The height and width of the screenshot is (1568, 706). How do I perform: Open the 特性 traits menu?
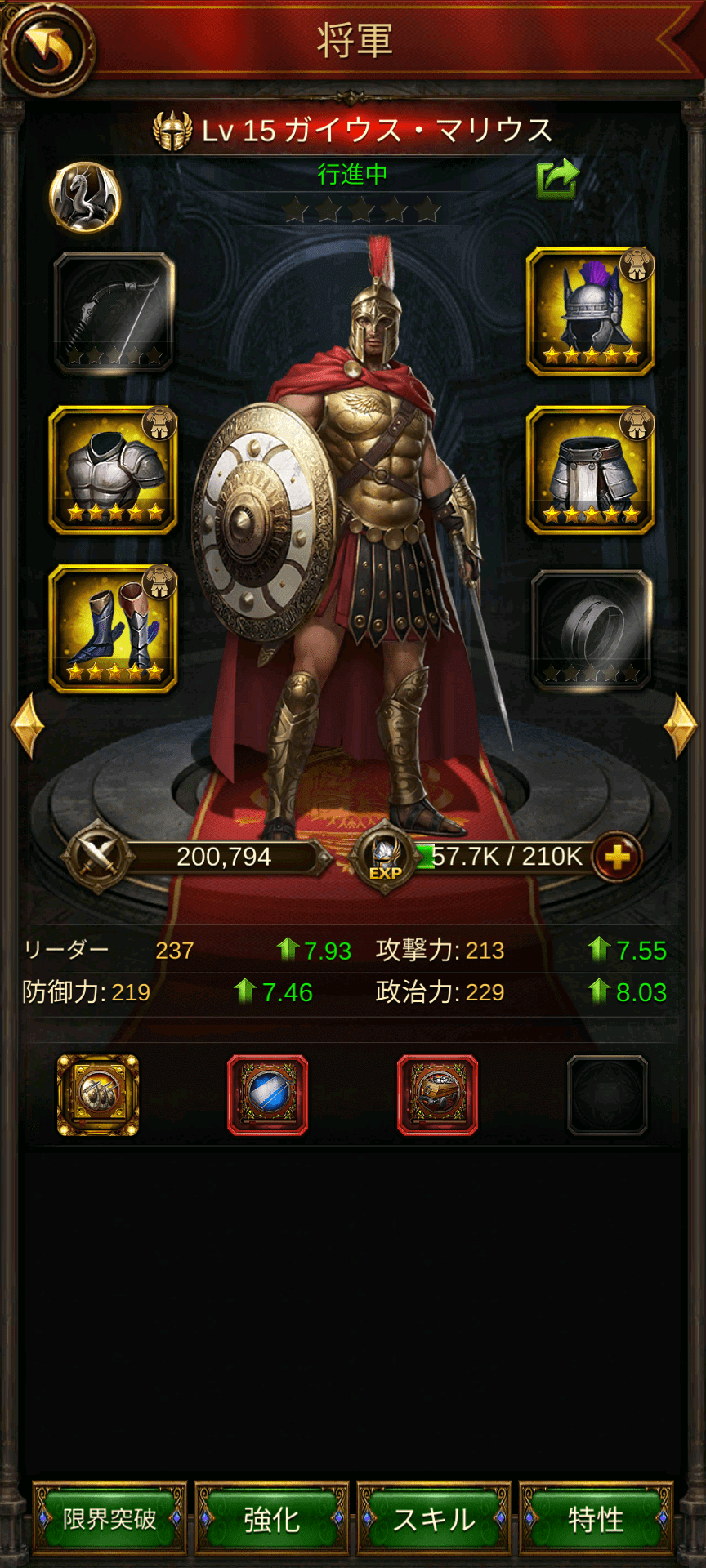(596, 1519)
